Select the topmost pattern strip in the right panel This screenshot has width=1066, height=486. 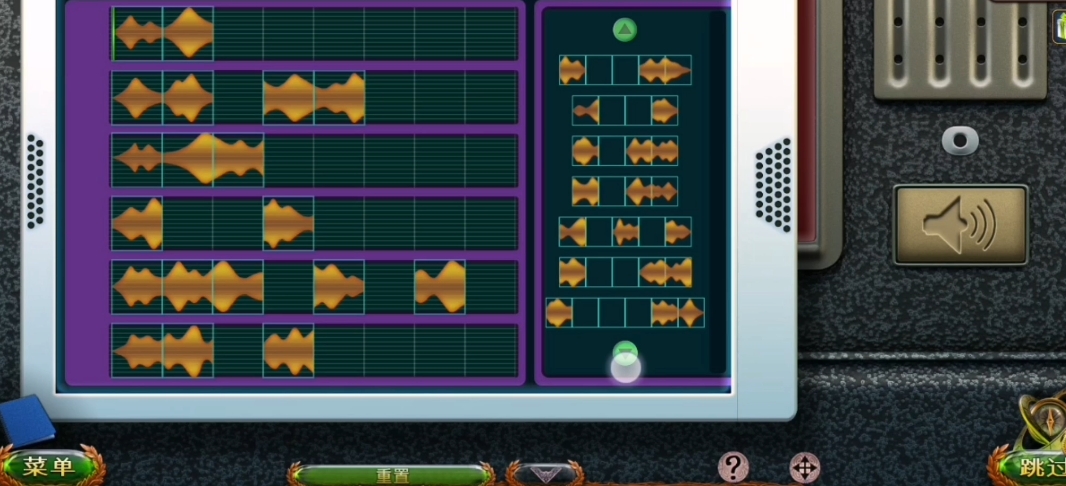pyautogui.click(x=625, y=70)
